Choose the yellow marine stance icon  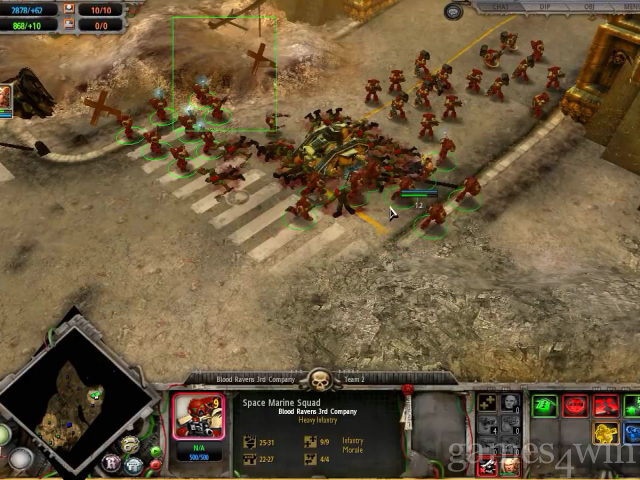point(605,432)
